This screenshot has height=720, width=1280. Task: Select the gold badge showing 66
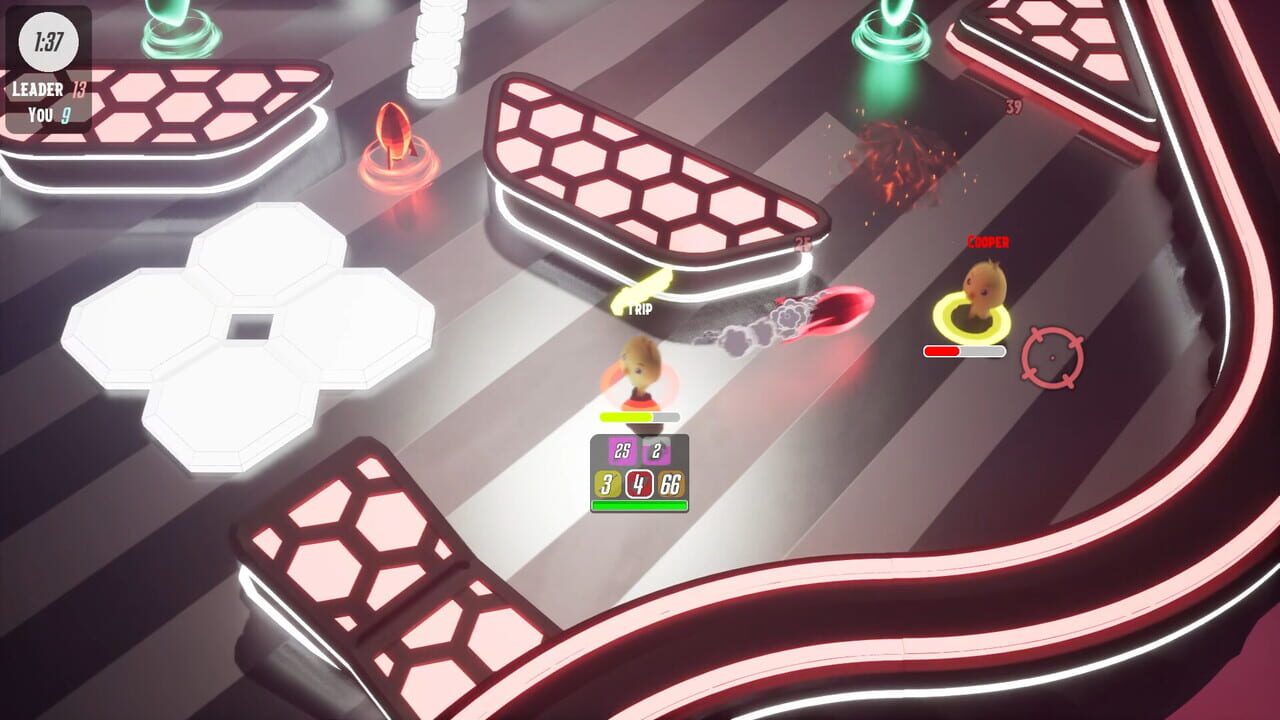pos(670,484)
